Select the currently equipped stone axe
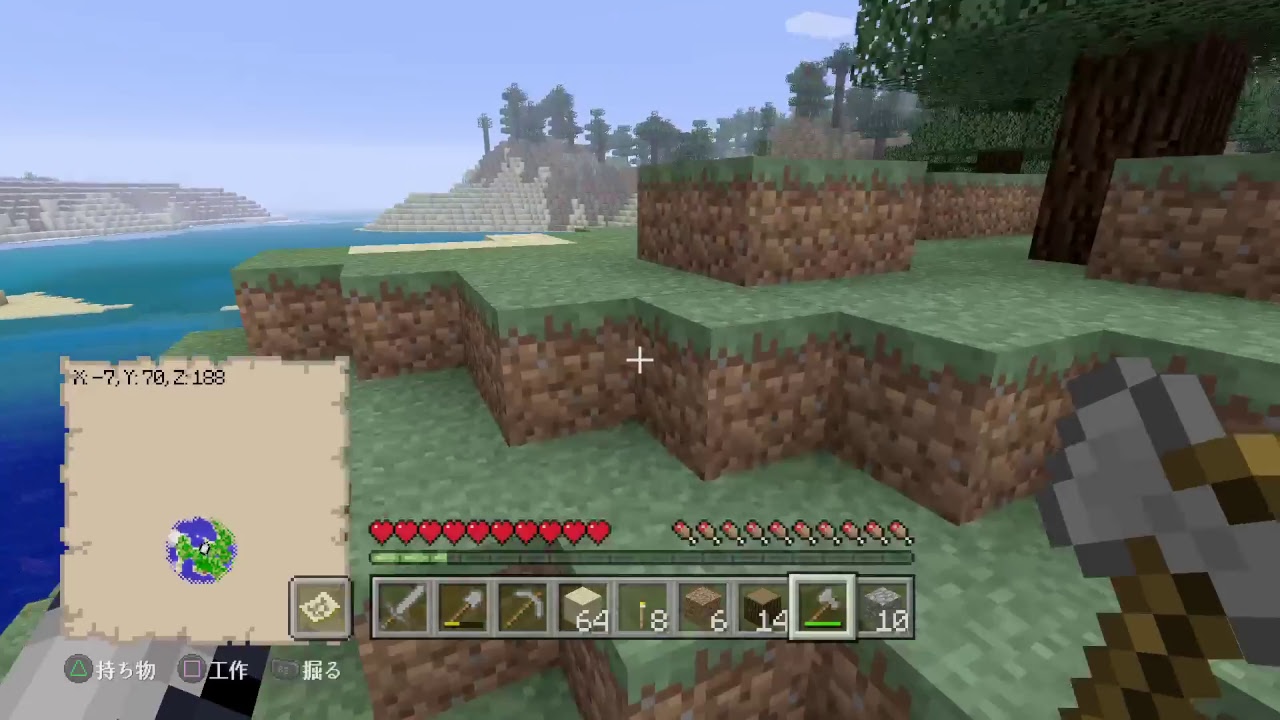Screen dimensions: 1280x720 click(820, 605)
